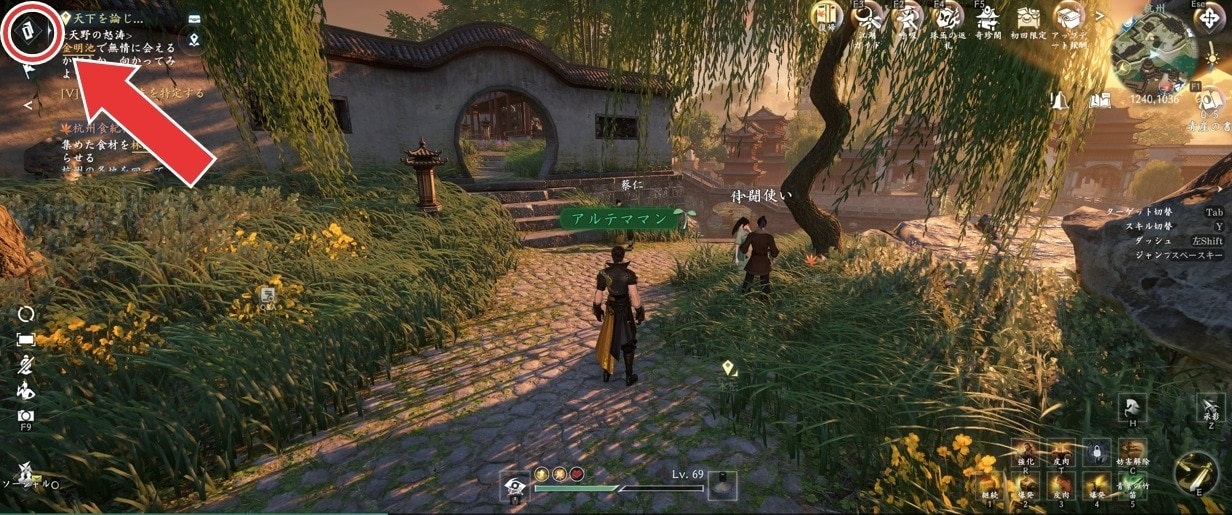Use the 青葉の竹笛 green skill

1131,486
